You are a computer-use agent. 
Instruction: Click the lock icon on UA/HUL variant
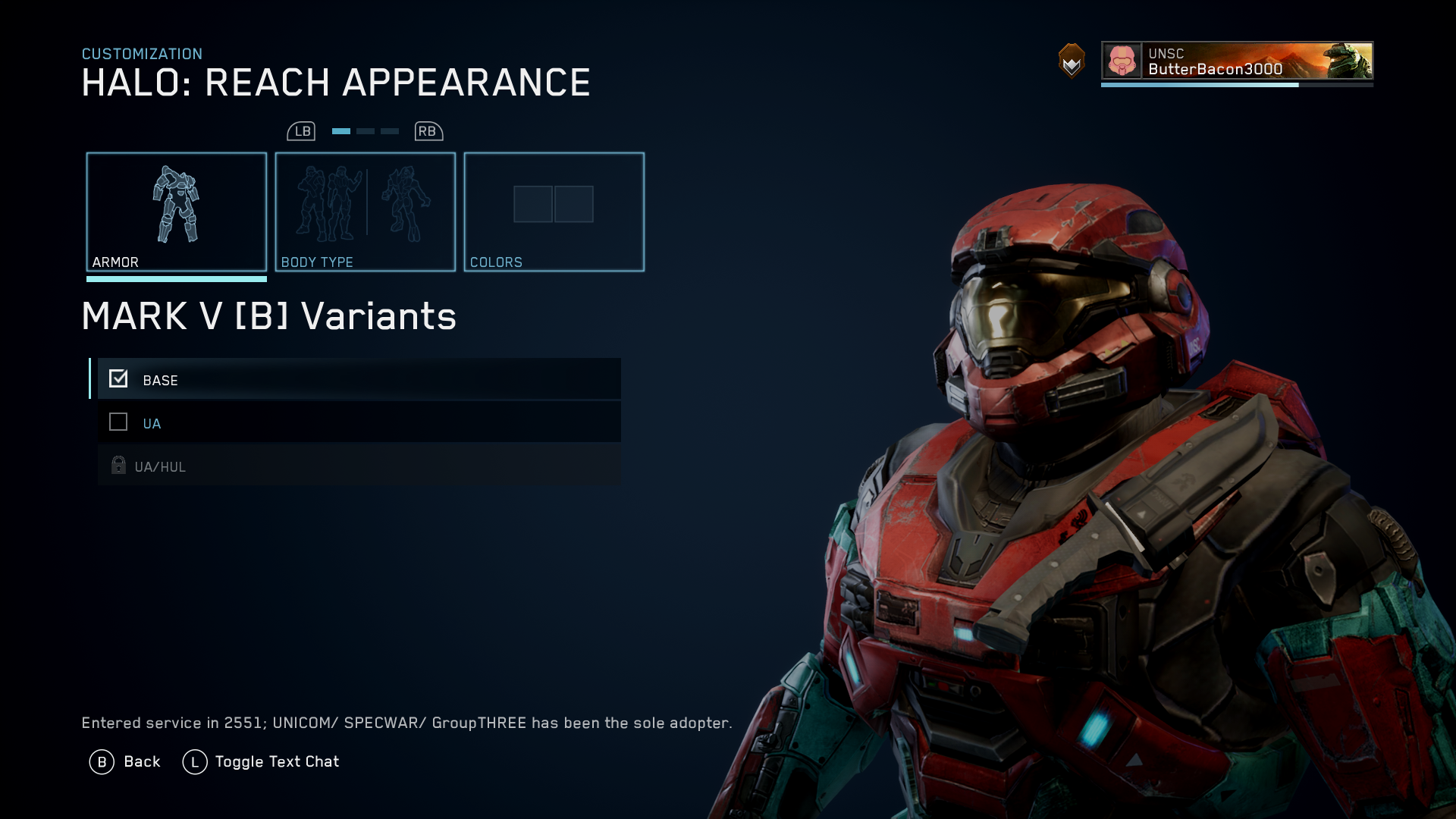(118, 465)
